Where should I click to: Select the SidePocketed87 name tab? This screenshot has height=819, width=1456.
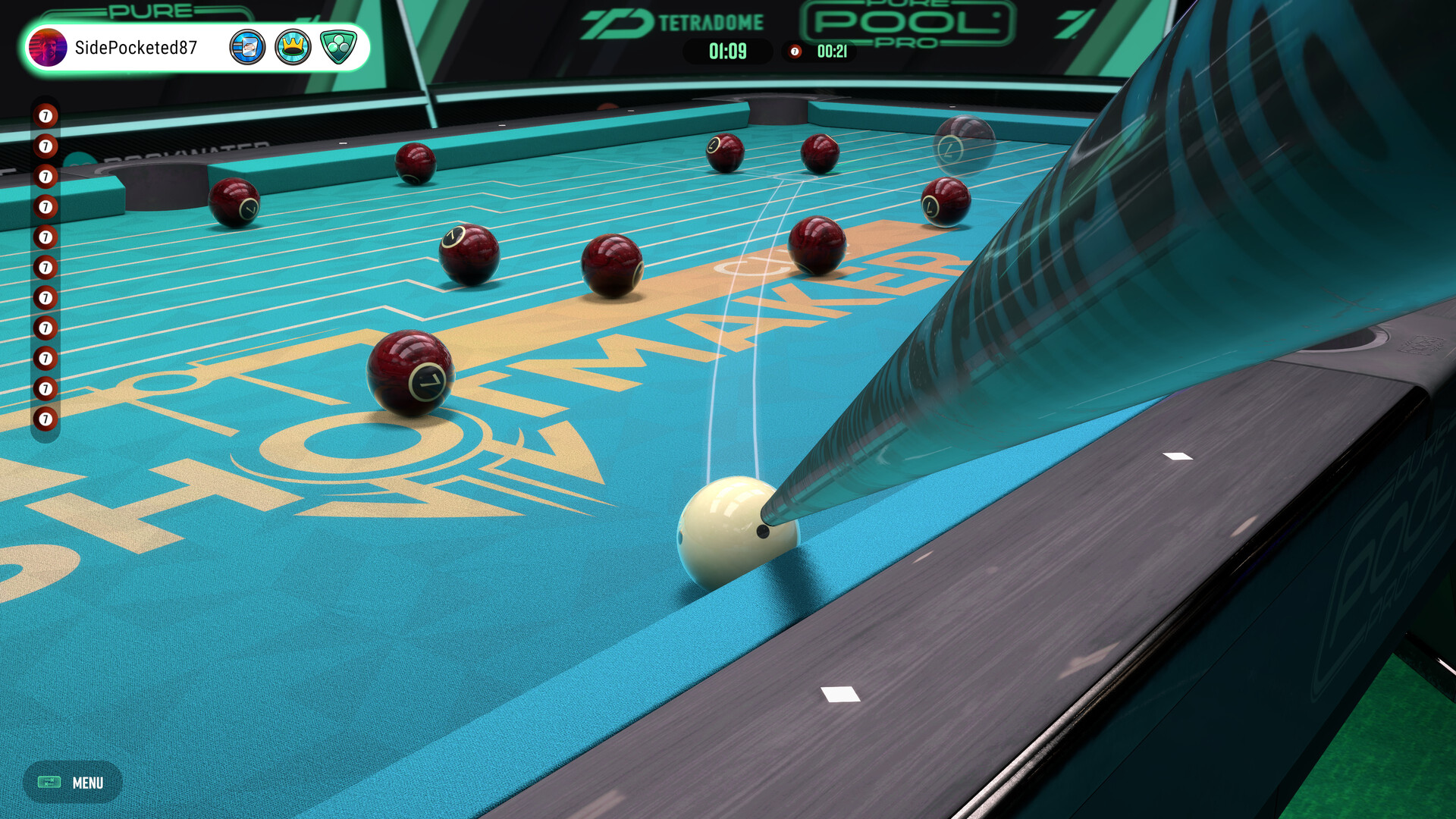pos(139,47)
